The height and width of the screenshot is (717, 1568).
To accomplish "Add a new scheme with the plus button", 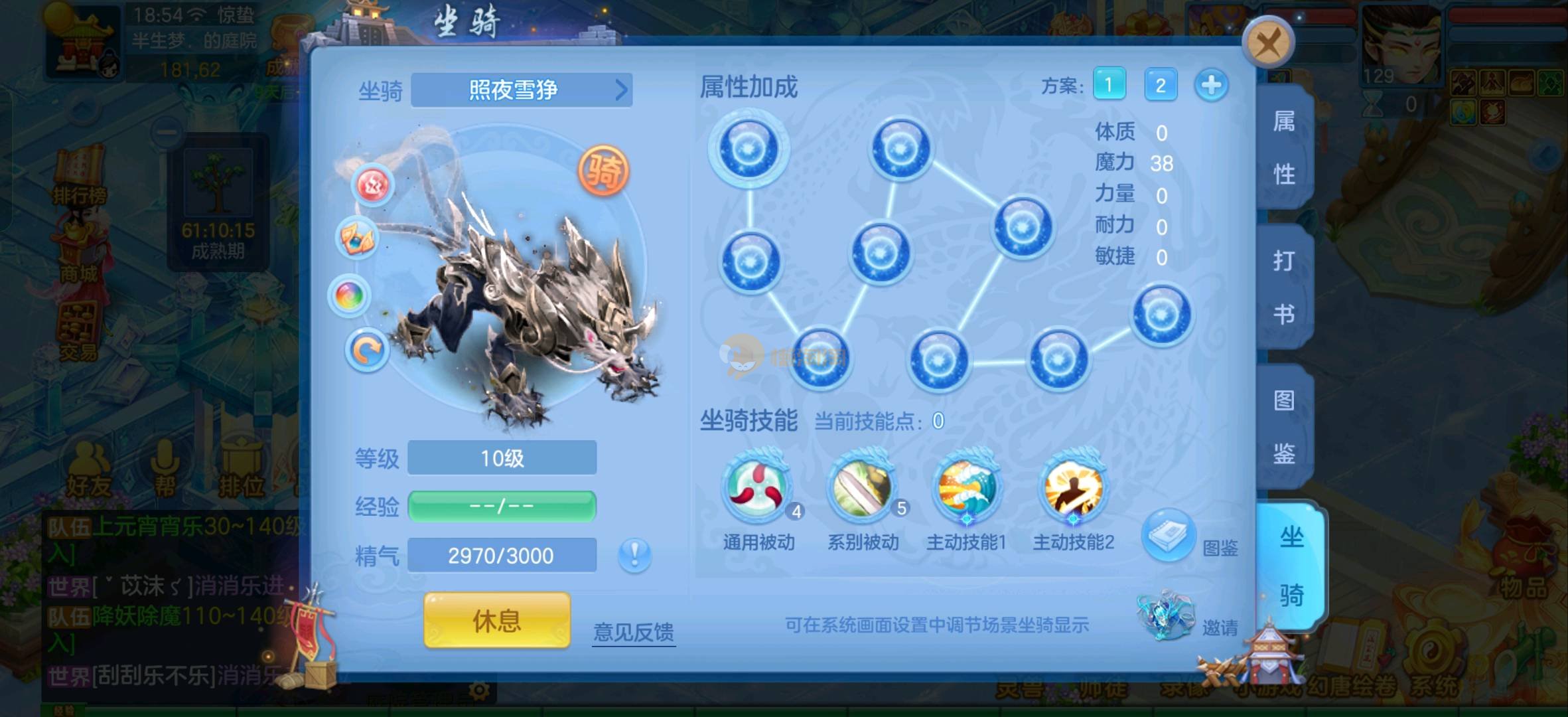I will tap(1211, 85).
